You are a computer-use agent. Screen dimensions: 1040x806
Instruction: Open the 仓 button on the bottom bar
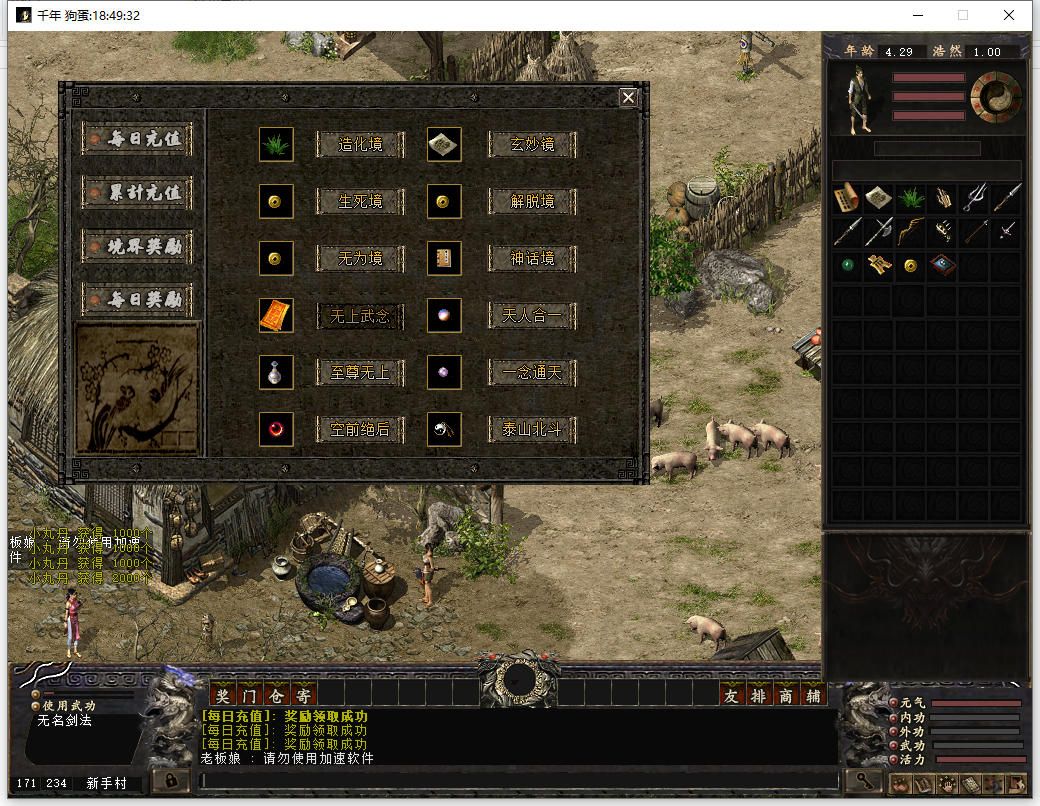(x=277, y=695)
